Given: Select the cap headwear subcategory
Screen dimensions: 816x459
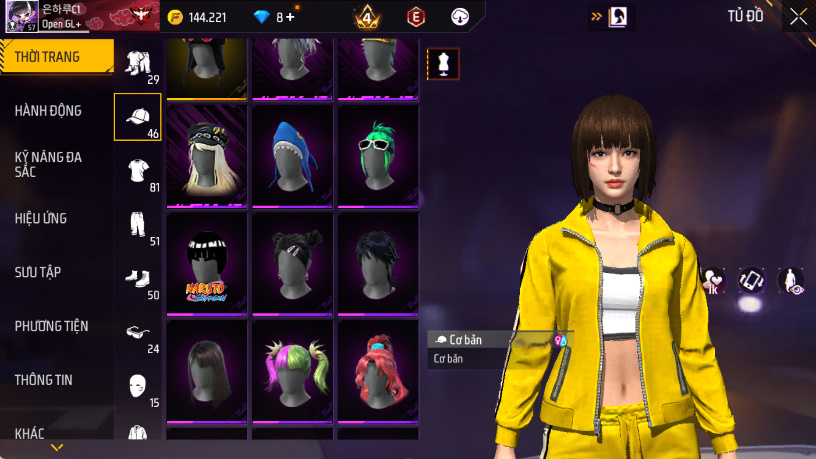Looking at the screenshot, I should pos(138,117).
